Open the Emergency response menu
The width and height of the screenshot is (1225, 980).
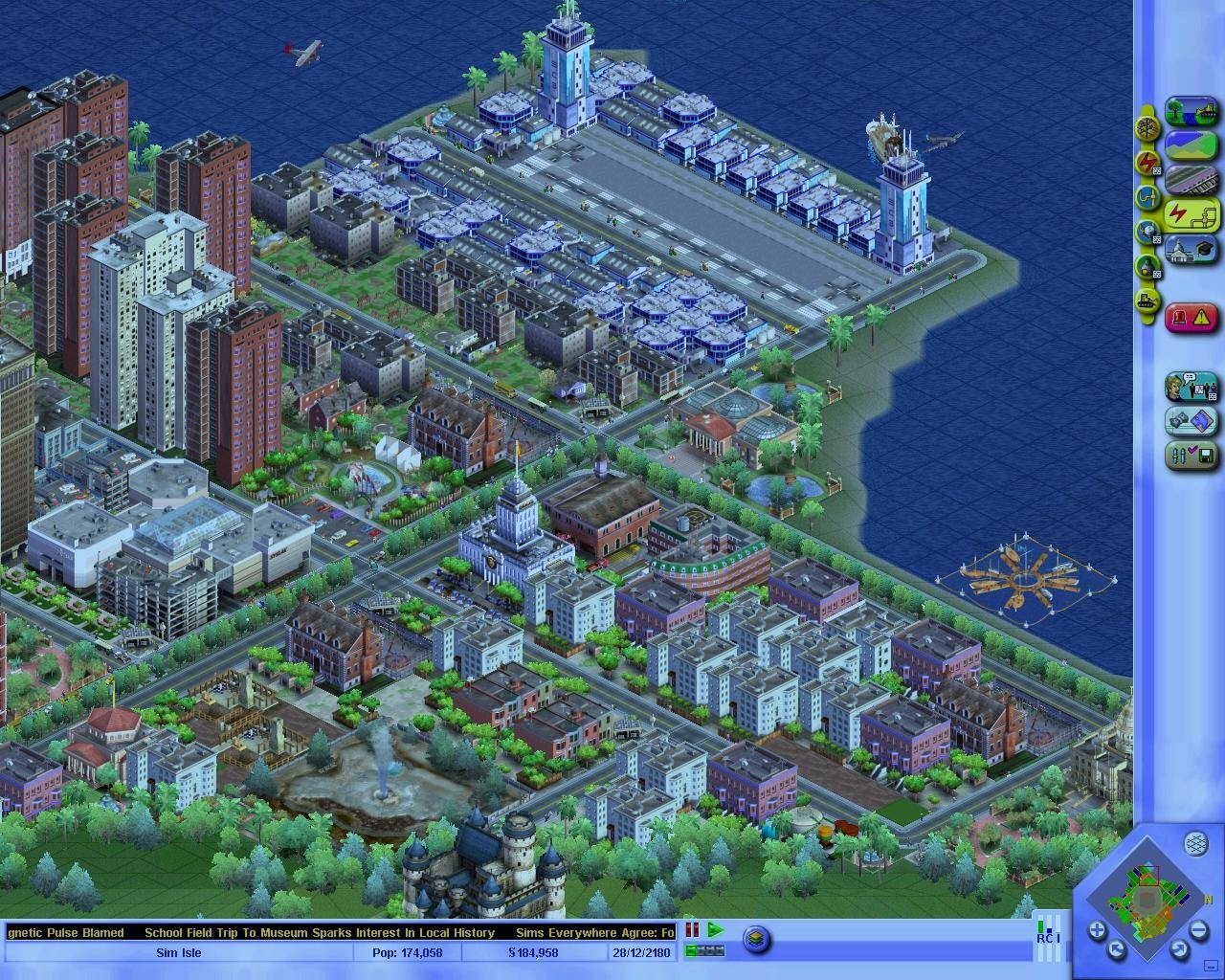pos(1191,316)
